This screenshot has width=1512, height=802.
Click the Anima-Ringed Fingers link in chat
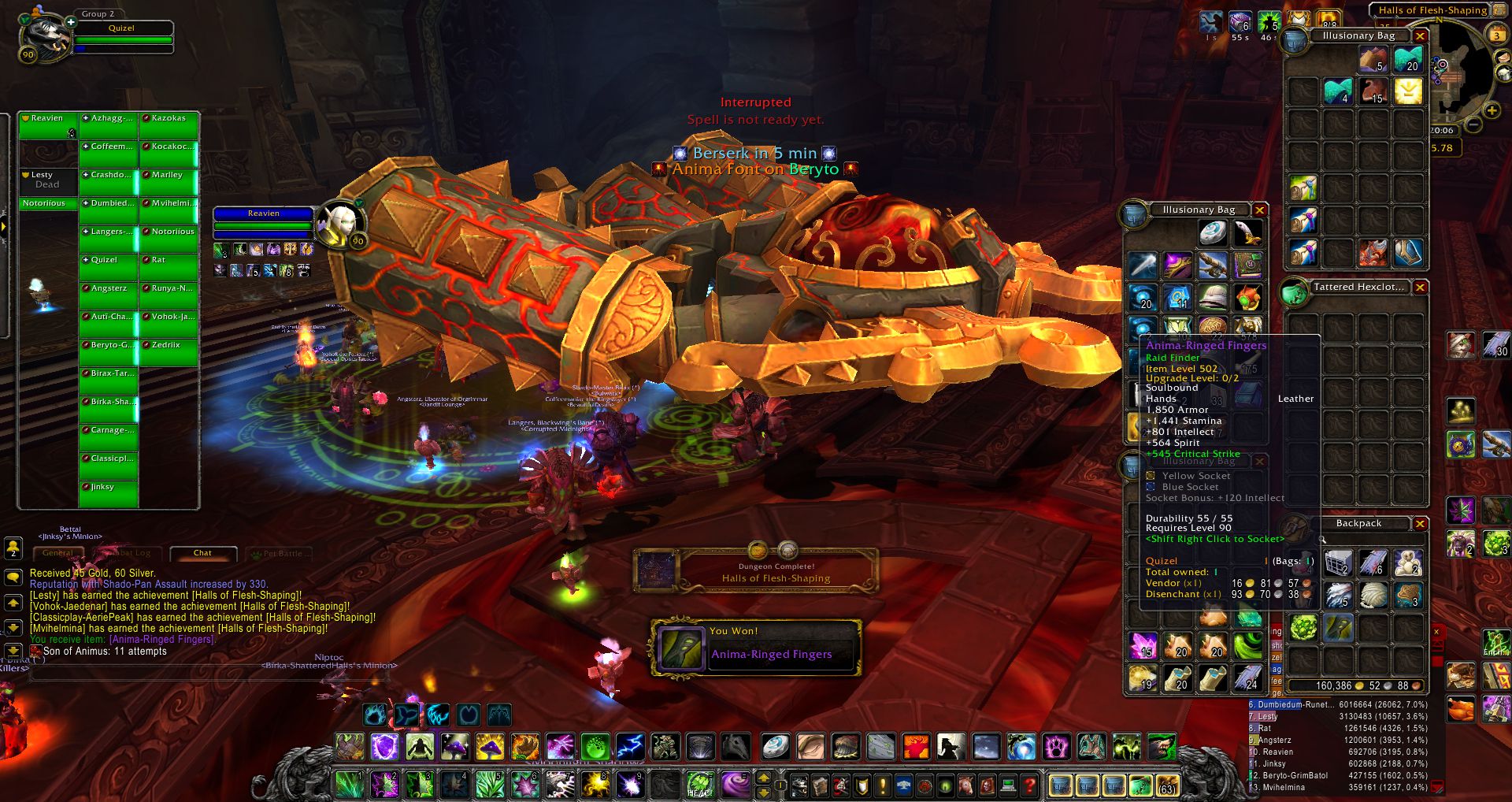pyautogui.click(x=161, y=640)
